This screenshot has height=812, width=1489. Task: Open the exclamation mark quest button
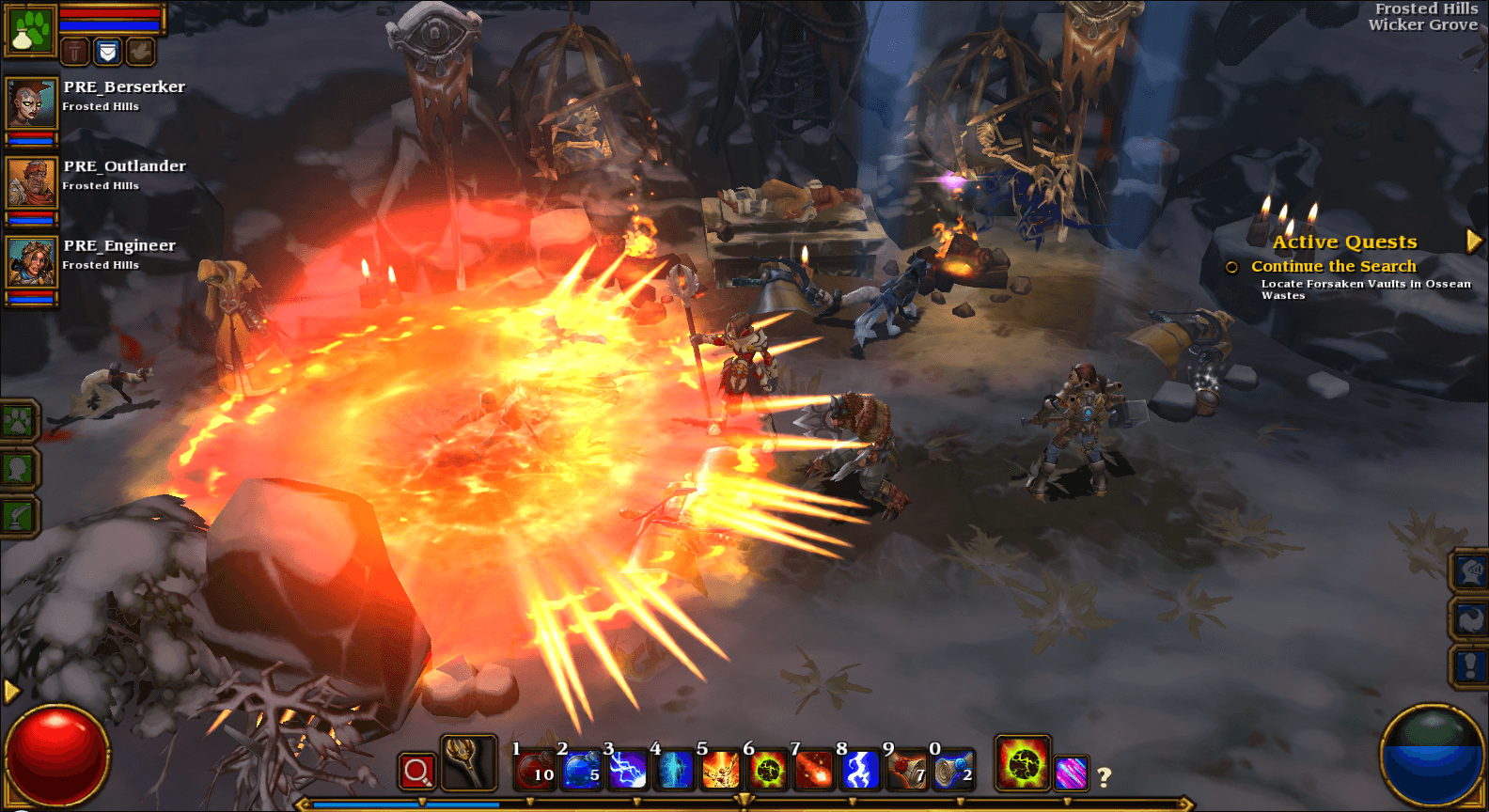click(1470, 666)
